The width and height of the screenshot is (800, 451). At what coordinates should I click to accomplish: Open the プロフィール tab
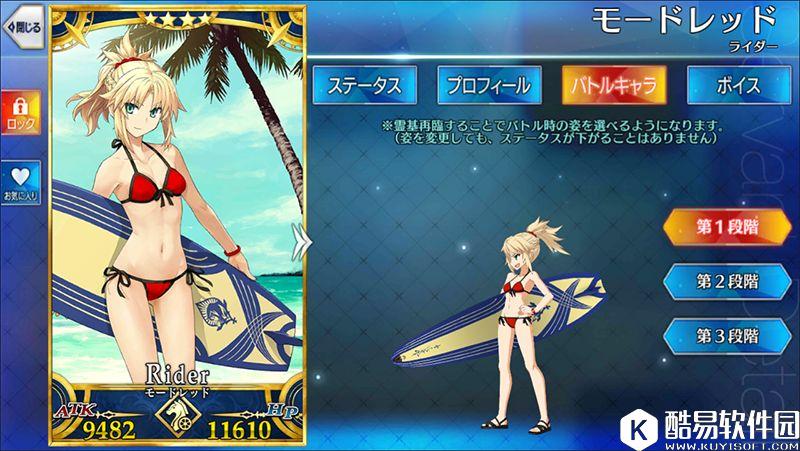pos(487,86)
